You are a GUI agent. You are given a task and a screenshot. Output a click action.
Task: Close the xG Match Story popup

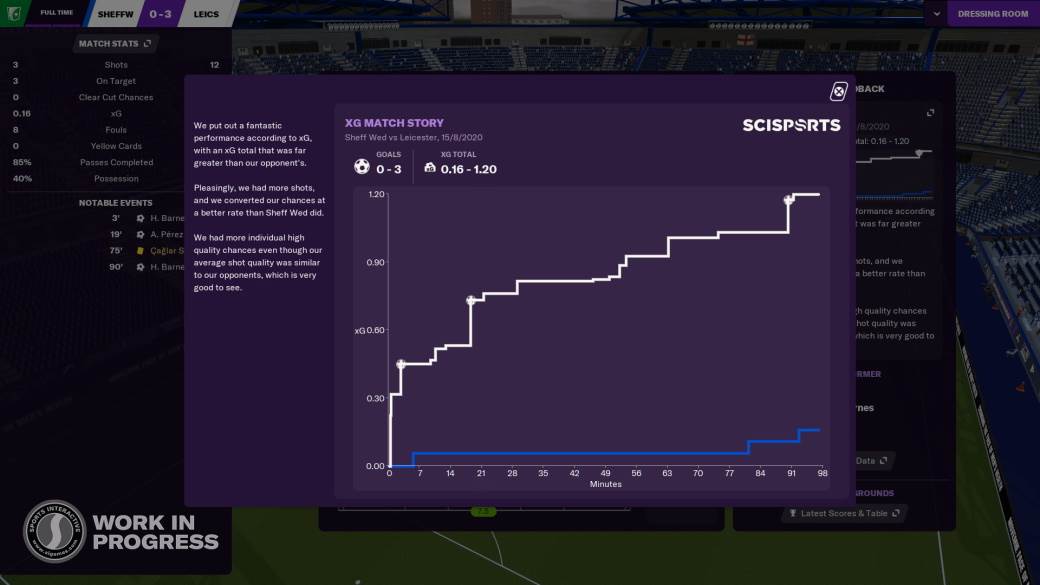pyautogui.click(x=839, y=92)
